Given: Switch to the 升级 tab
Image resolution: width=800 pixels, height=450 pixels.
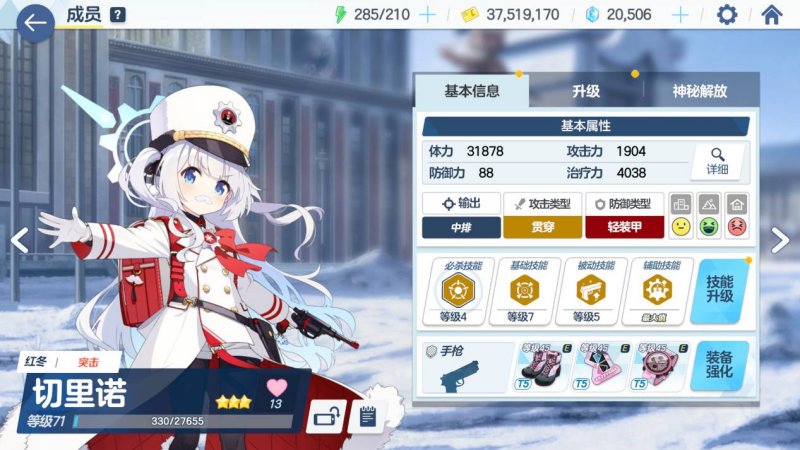Looking at the screenshot, I should point(586,91).
